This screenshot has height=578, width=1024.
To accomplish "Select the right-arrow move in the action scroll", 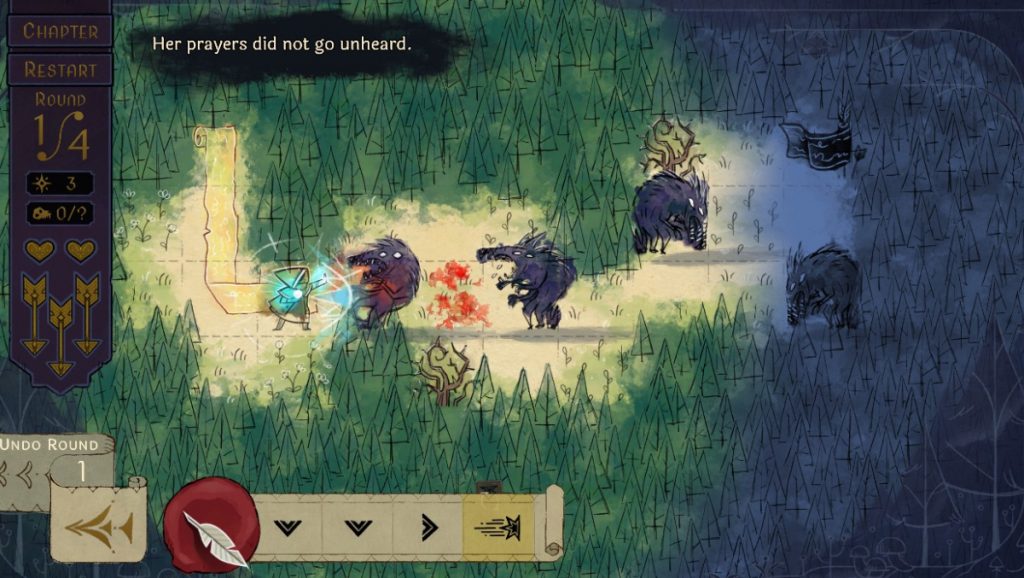I will tap(428, 526).
